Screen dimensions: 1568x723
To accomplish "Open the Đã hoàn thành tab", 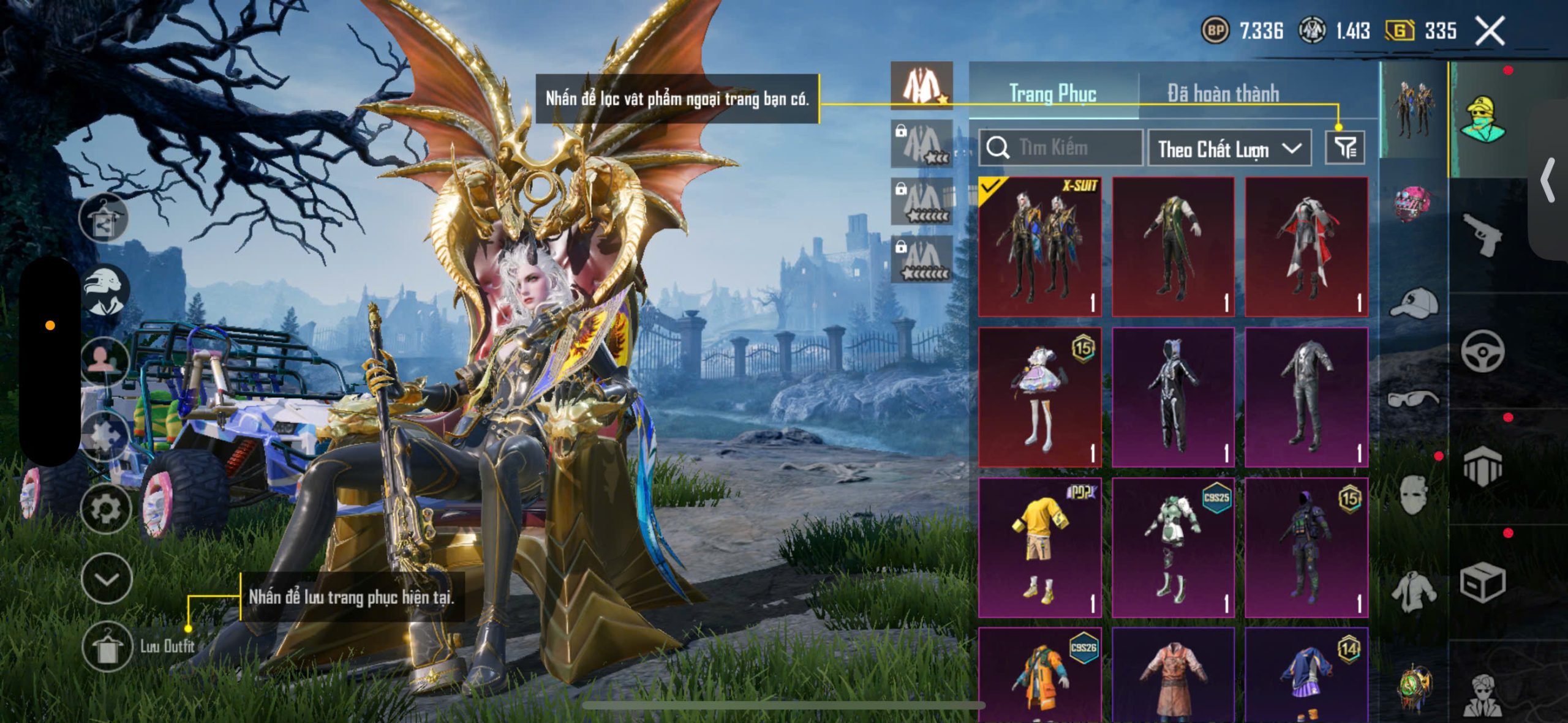I will 1223,94.
